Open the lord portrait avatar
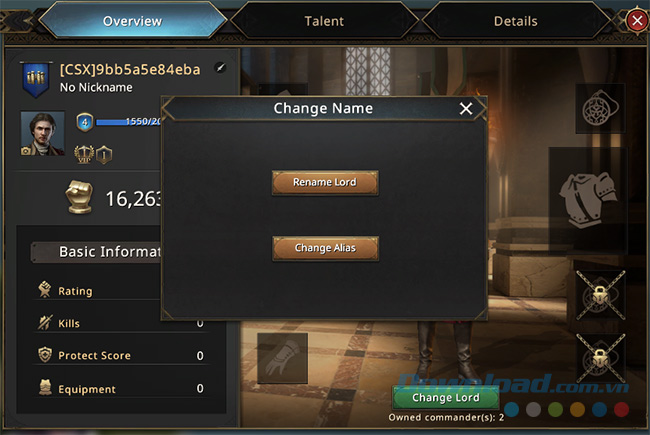This screenshot has height=435, width=650. click(x=42, y=132)
